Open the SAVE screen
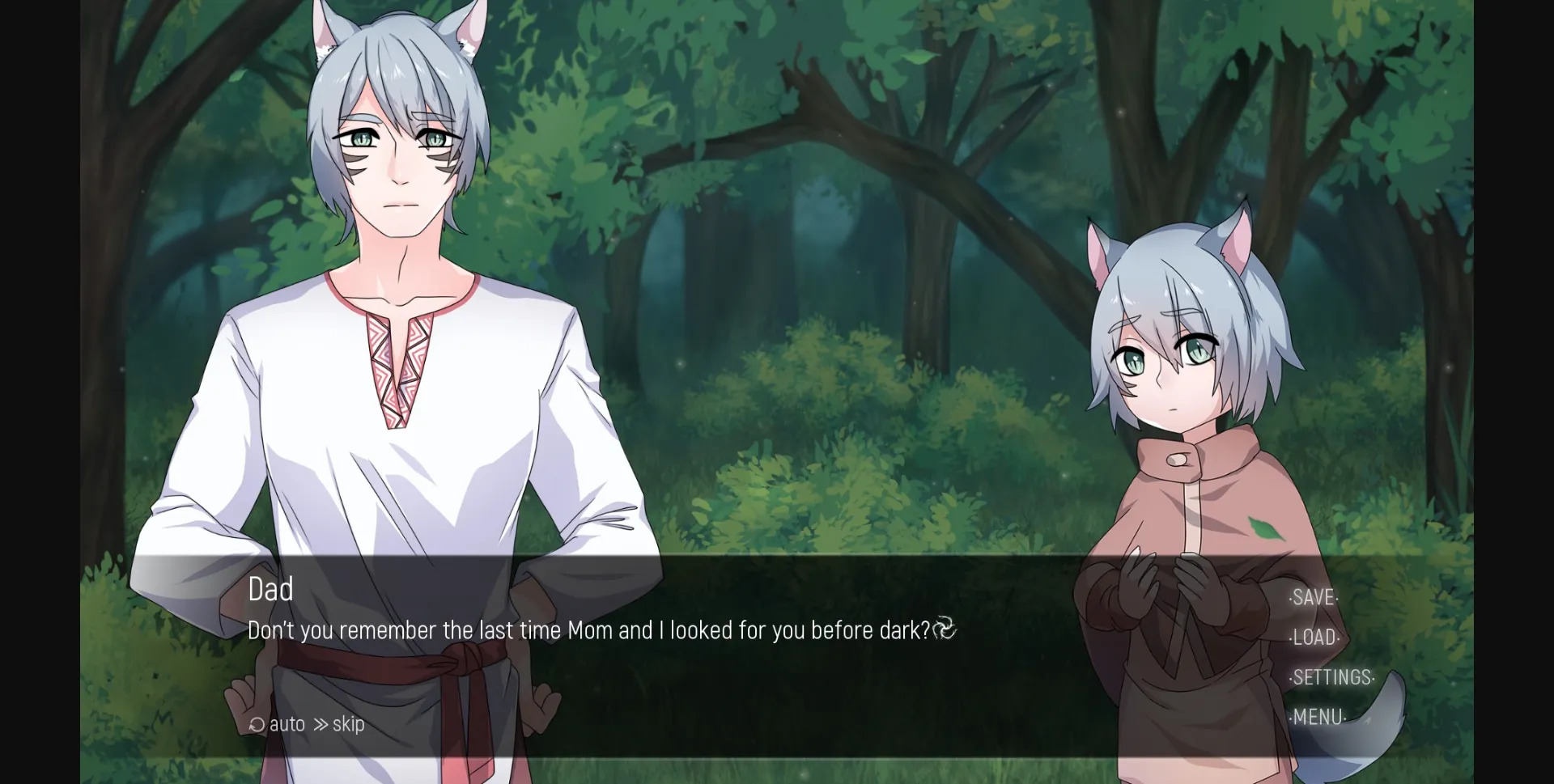The height and width of the screenshot is (784, 1554). 1313,598
